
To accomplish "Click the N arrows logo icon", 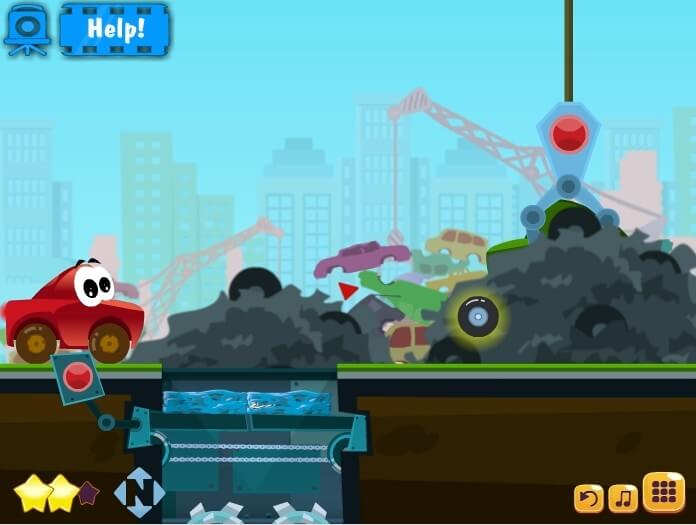I will pyautogui.click(x=139, y=492).
